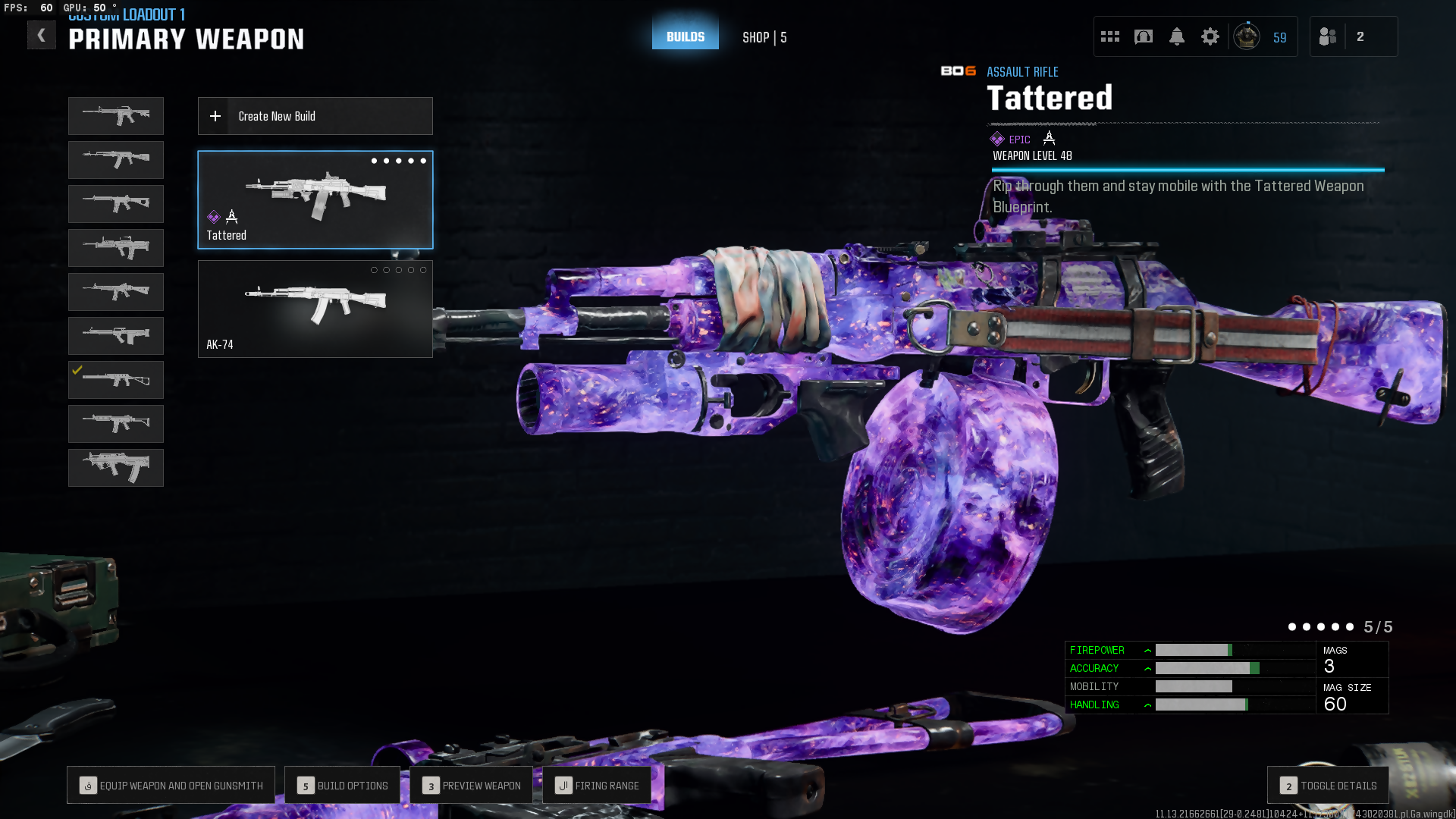
Task: Open settings via the gear icon
Action: click(1210, 36)
